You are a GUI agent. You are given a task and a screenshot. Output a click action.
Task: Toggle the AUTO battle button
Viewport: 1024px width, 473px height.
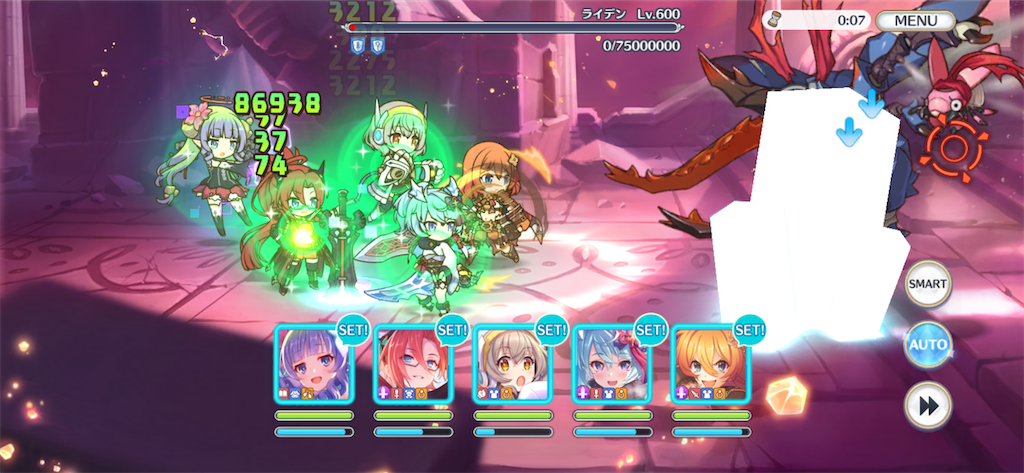(x=927, y=345)
